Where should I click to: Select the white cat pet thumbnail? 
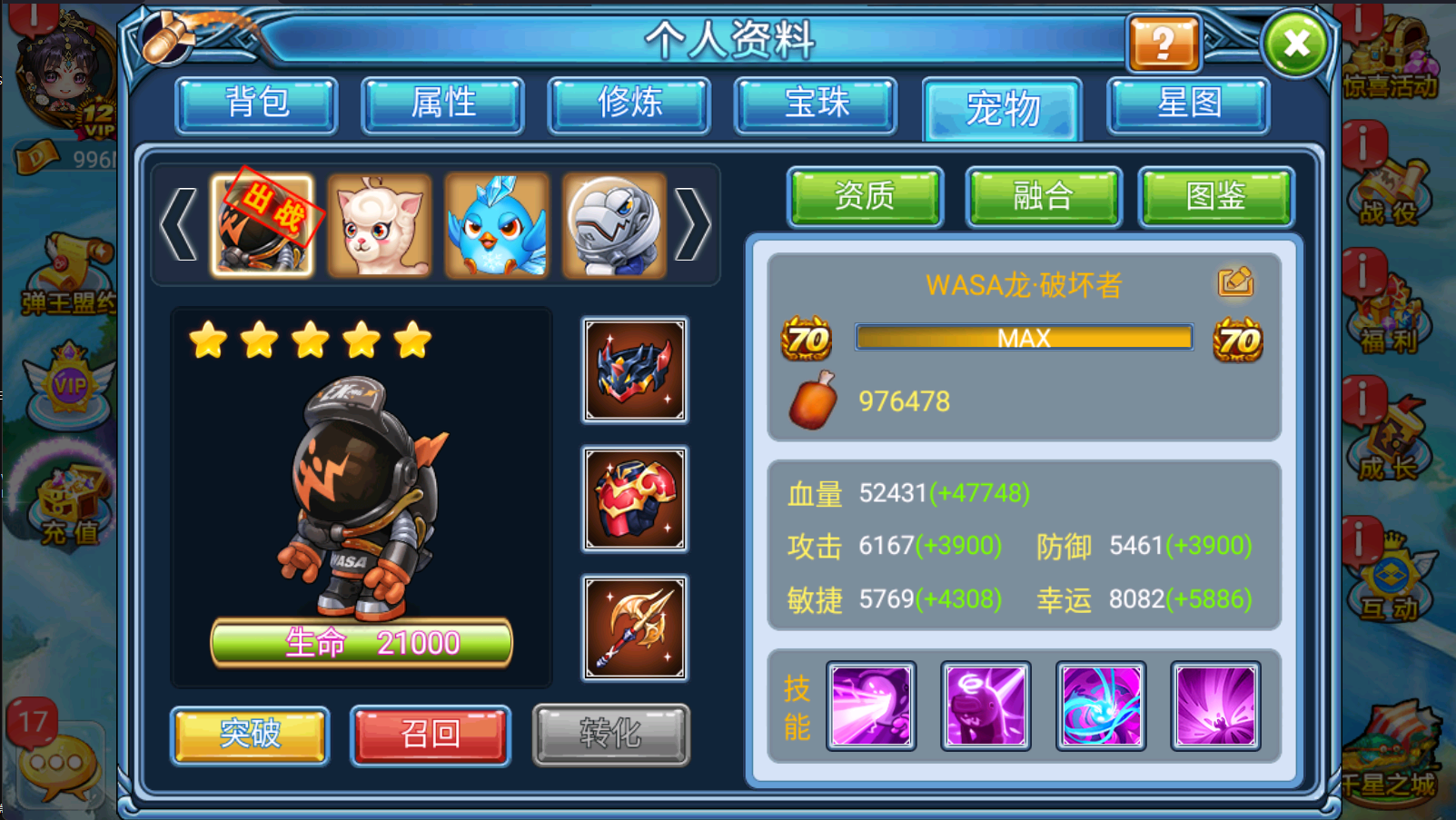click(x=379, y=224)
